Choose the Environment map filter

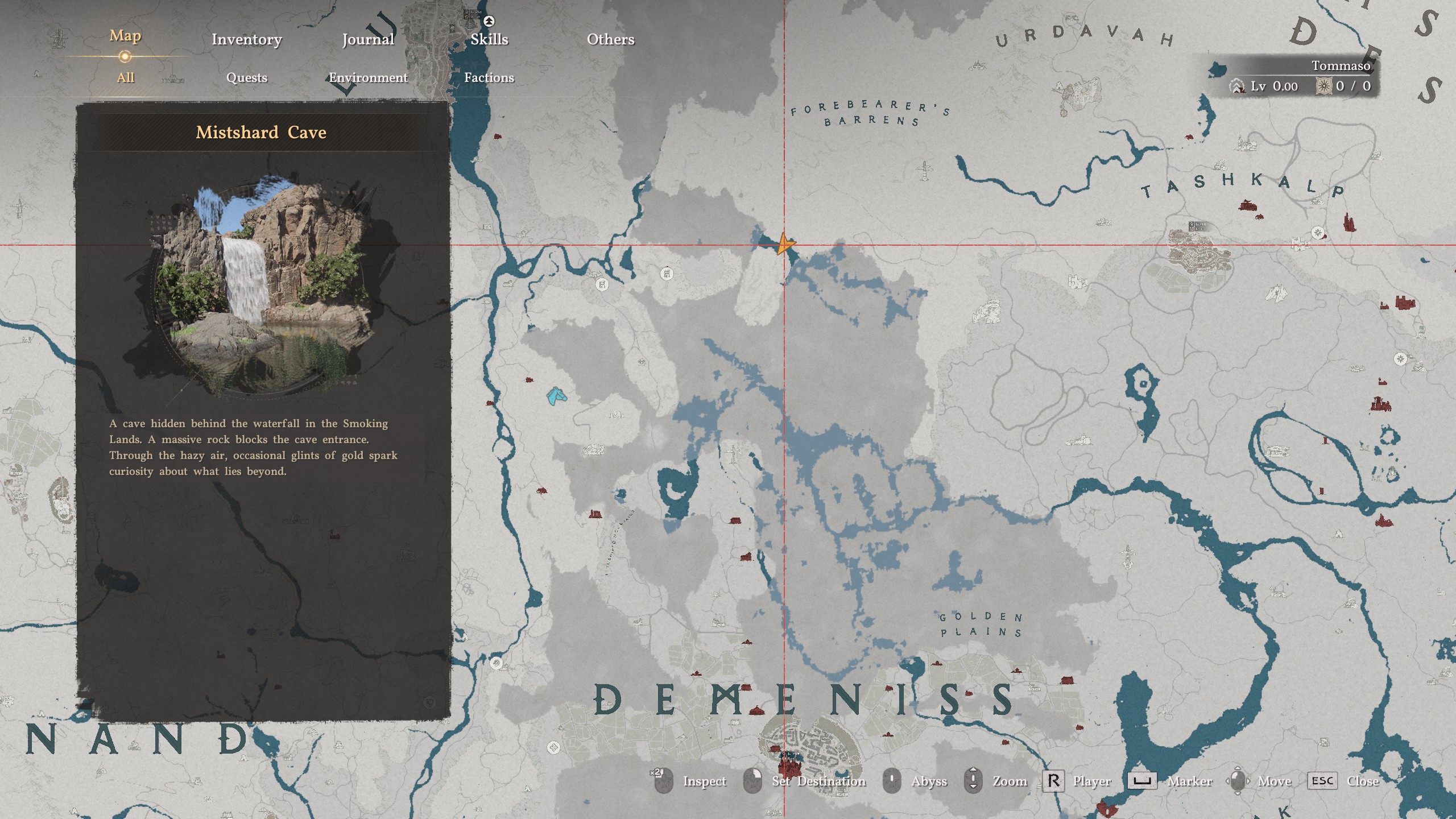(368, 78)
